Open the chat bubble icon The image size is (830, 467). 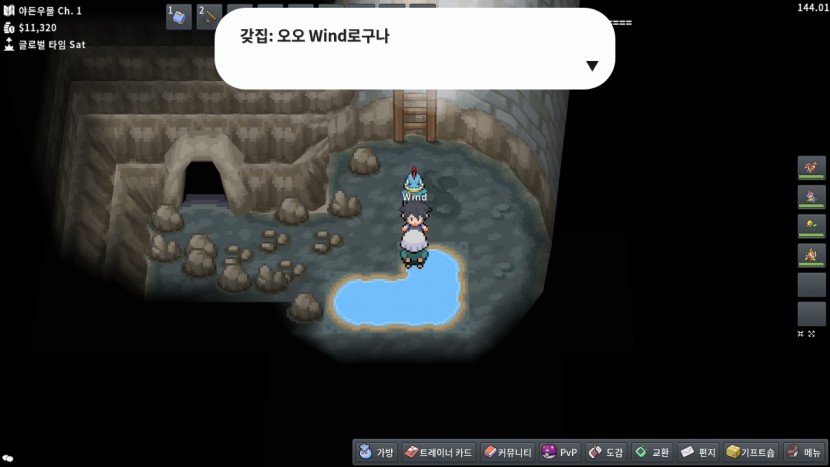[x=8, y=458]
